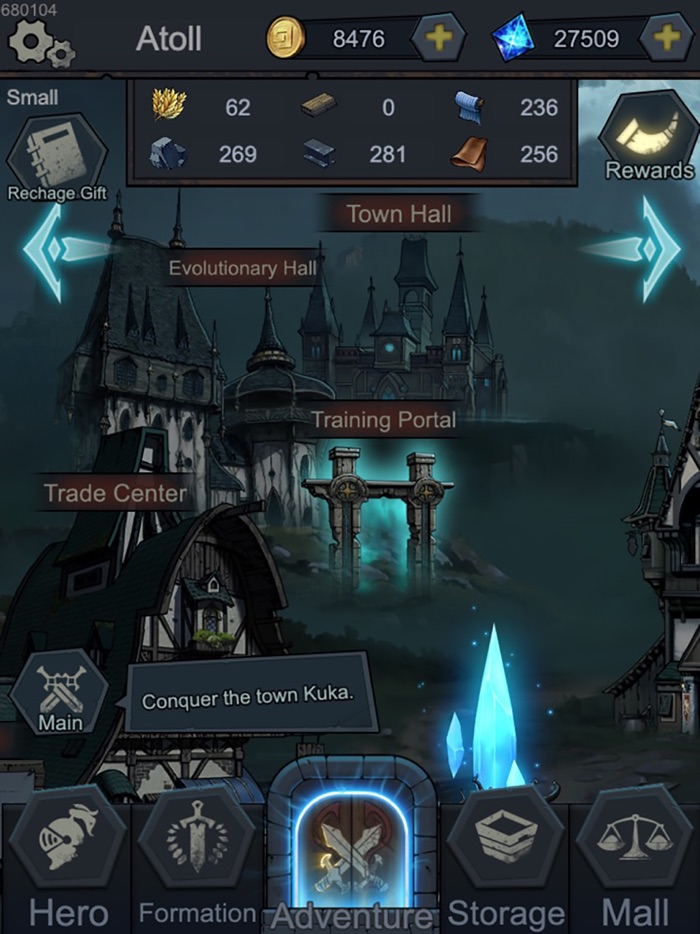Visit the Evolutionary Hall
Image resolution: width=700 pixels, height=934 pixels.
pos(242,267)
